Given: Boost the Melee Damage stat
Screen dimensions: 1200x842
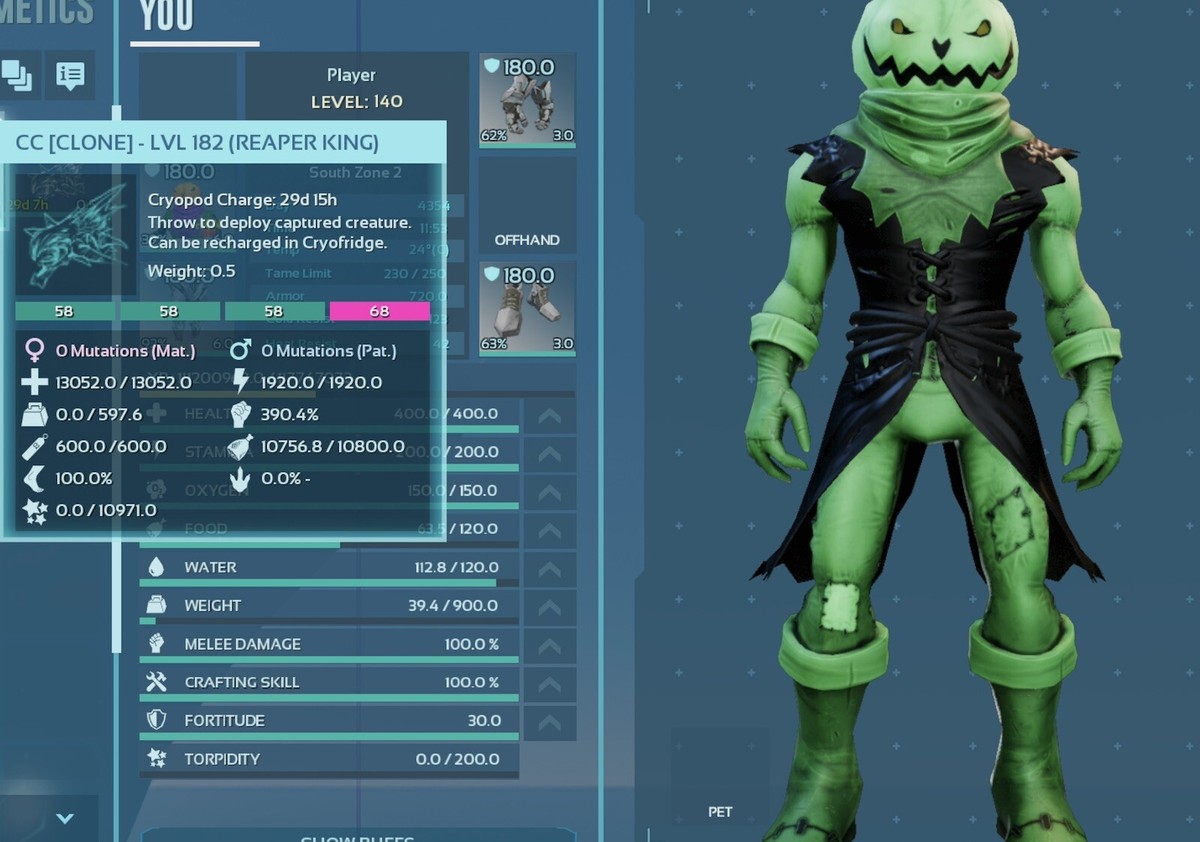Looking at the screenshot, I should click(549, 645).
